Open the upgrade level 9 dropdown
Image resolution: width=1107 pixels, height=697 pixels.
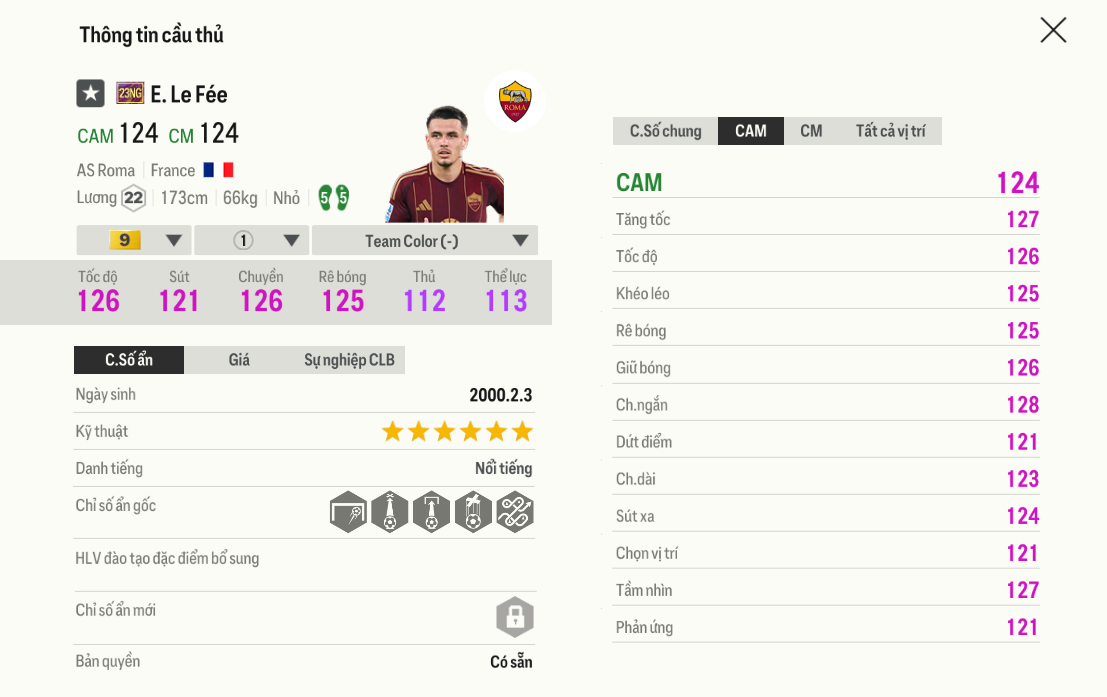coord(134,240)
